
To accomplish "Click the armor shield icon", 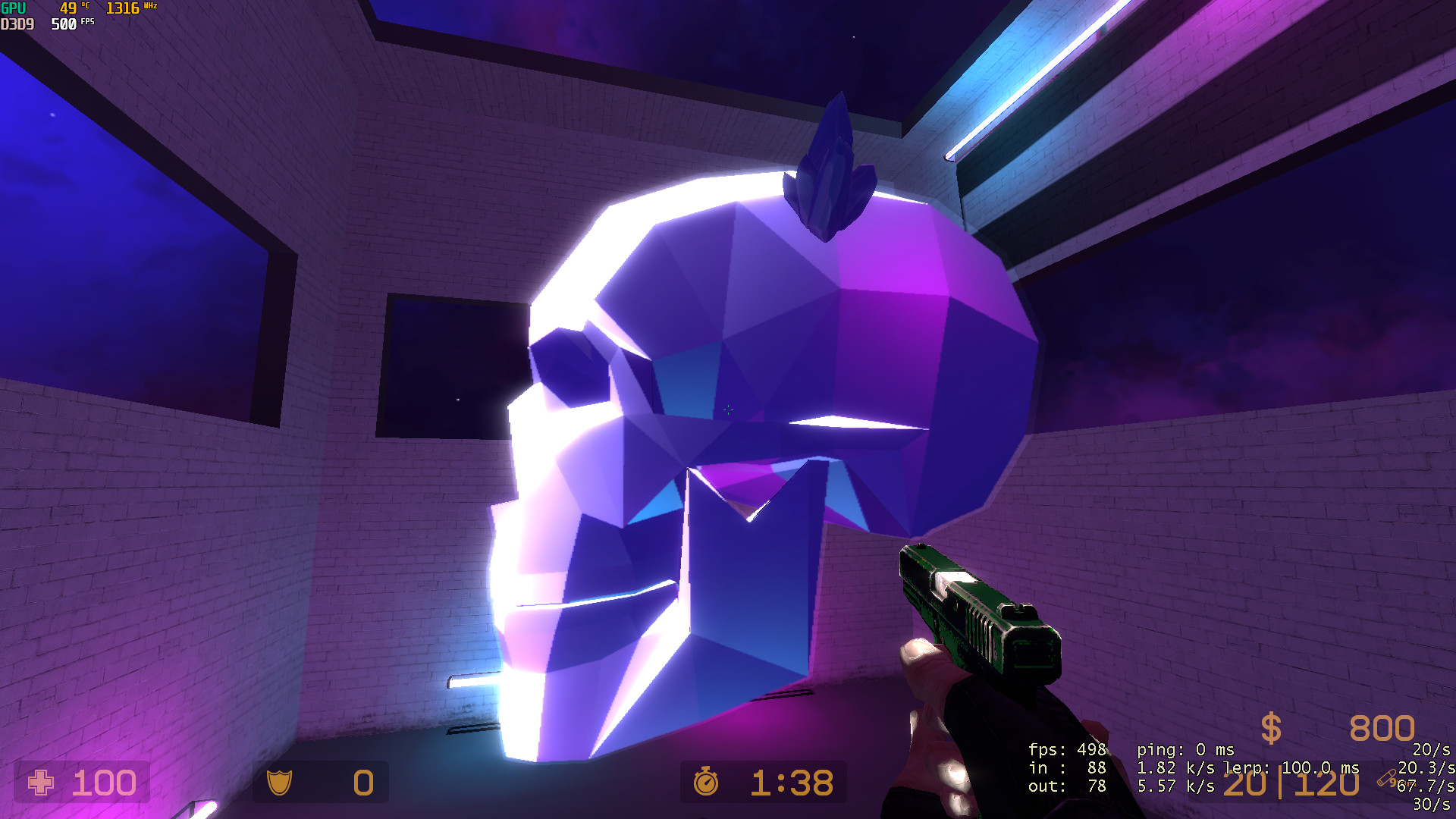I will [280, 784].
